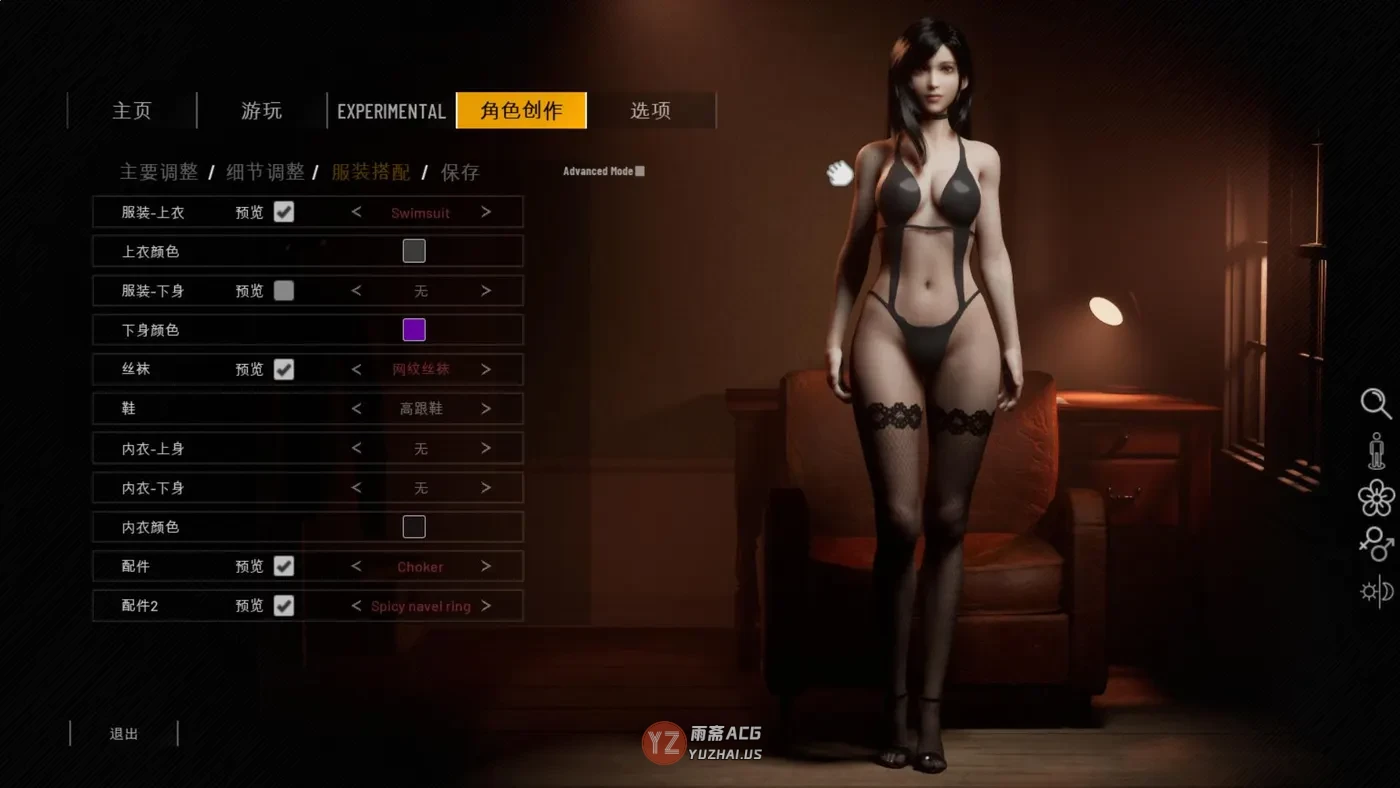The image size is (1400, 788).
Task: Uncheck the 服装-上衣 preview checkbox
Action: pos(284,212)
